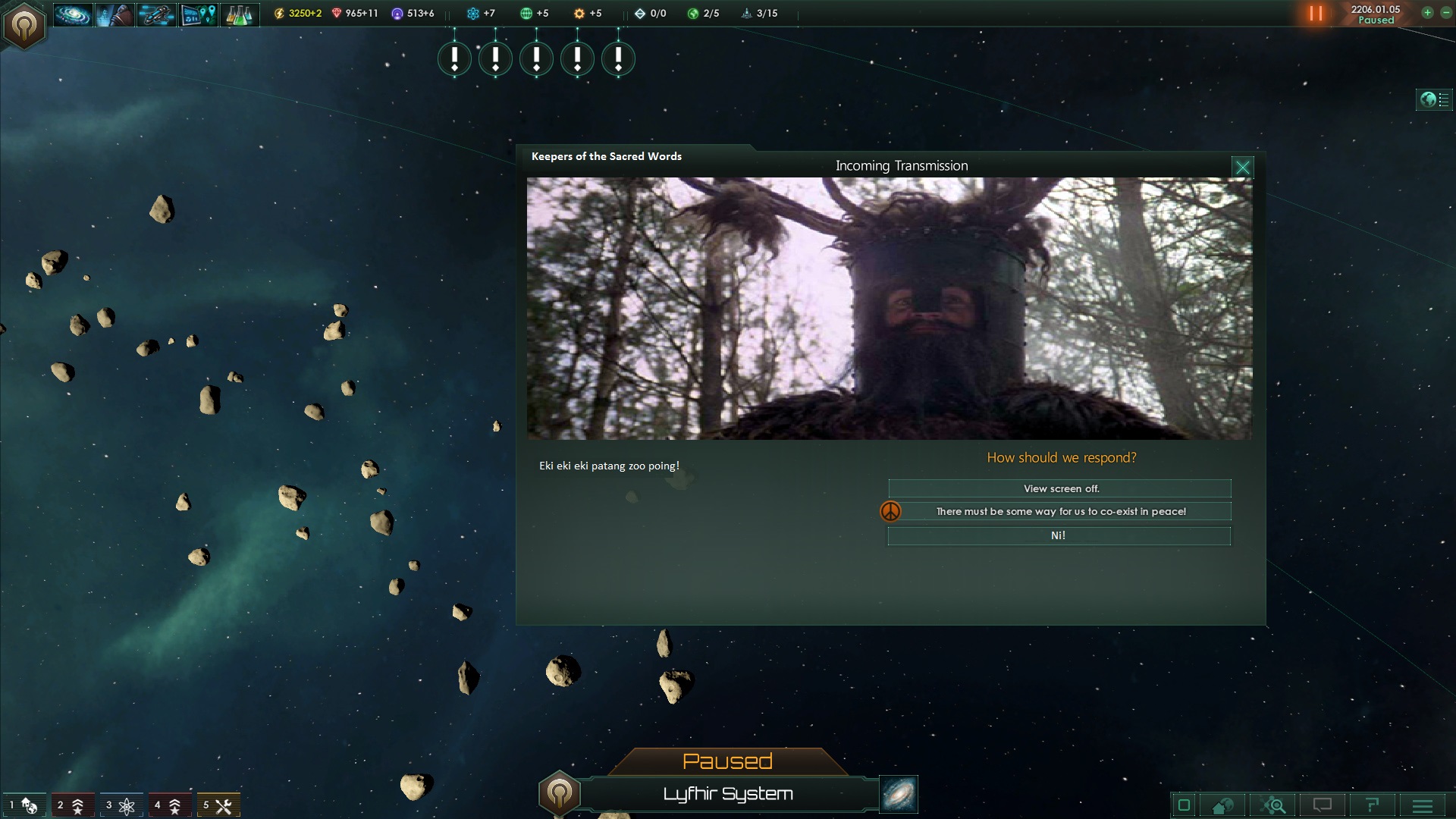
Task: Toggle pause with the pause button
Action: (x=1316, y=13)
